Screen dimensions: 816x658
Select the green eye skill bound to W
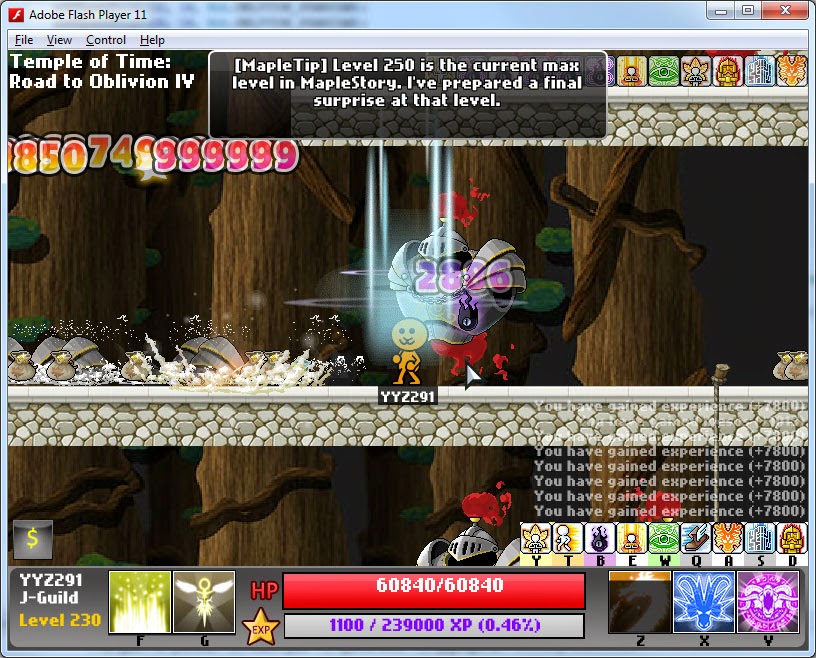(x=663, y=538)
